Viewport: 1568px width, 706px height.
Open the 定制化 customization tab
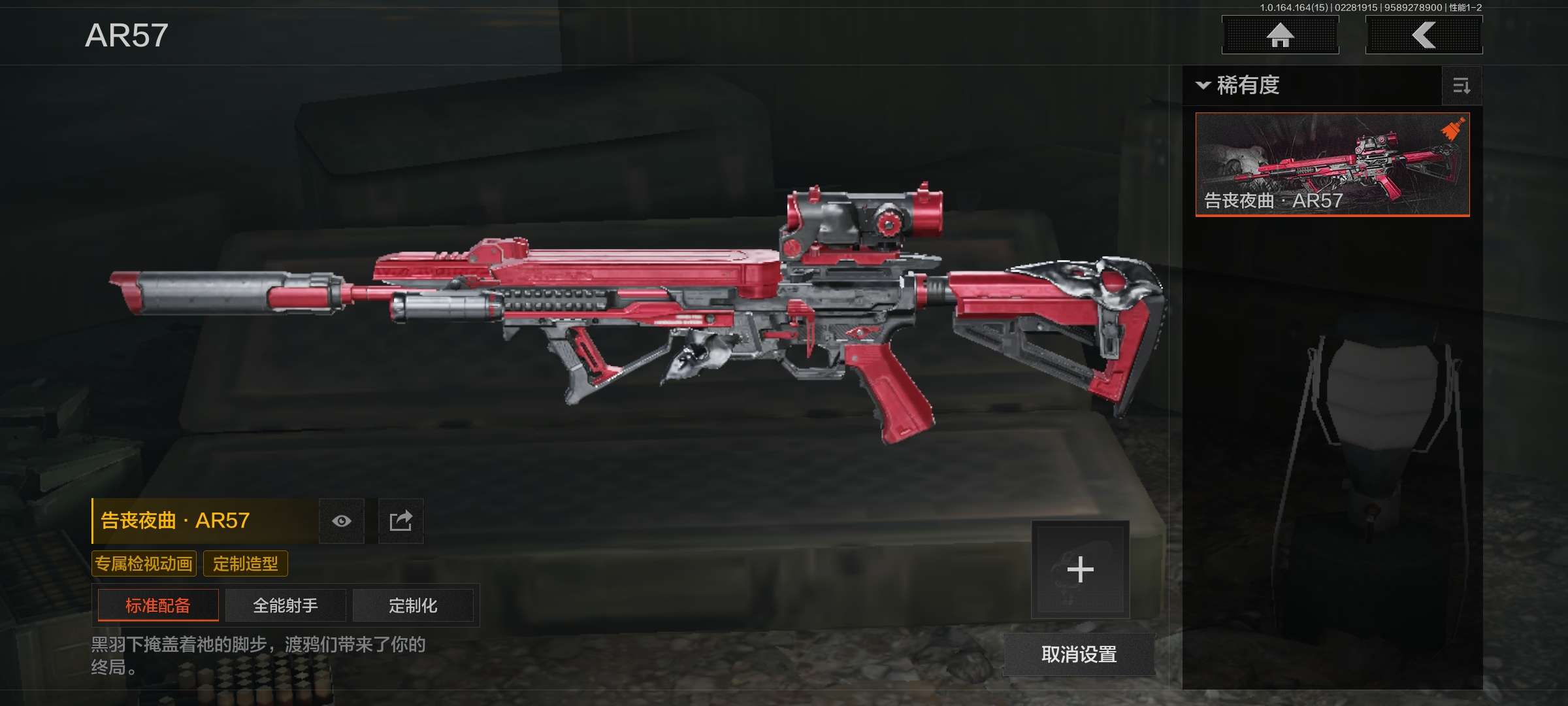click(x=413, y=605)
